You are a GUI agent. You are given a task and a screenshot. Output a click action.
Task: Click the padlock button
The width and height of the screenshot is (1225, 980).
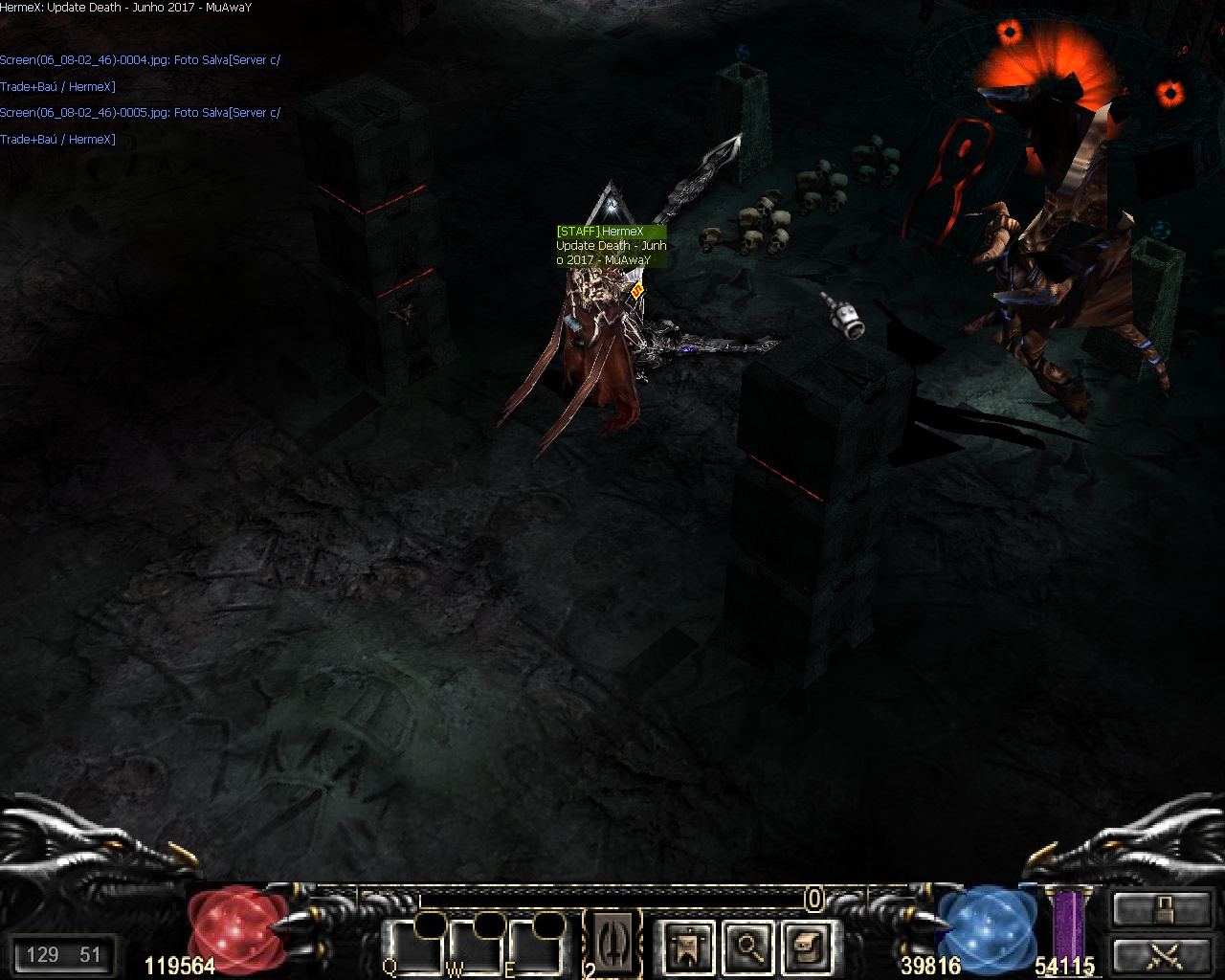[1162, 907]
